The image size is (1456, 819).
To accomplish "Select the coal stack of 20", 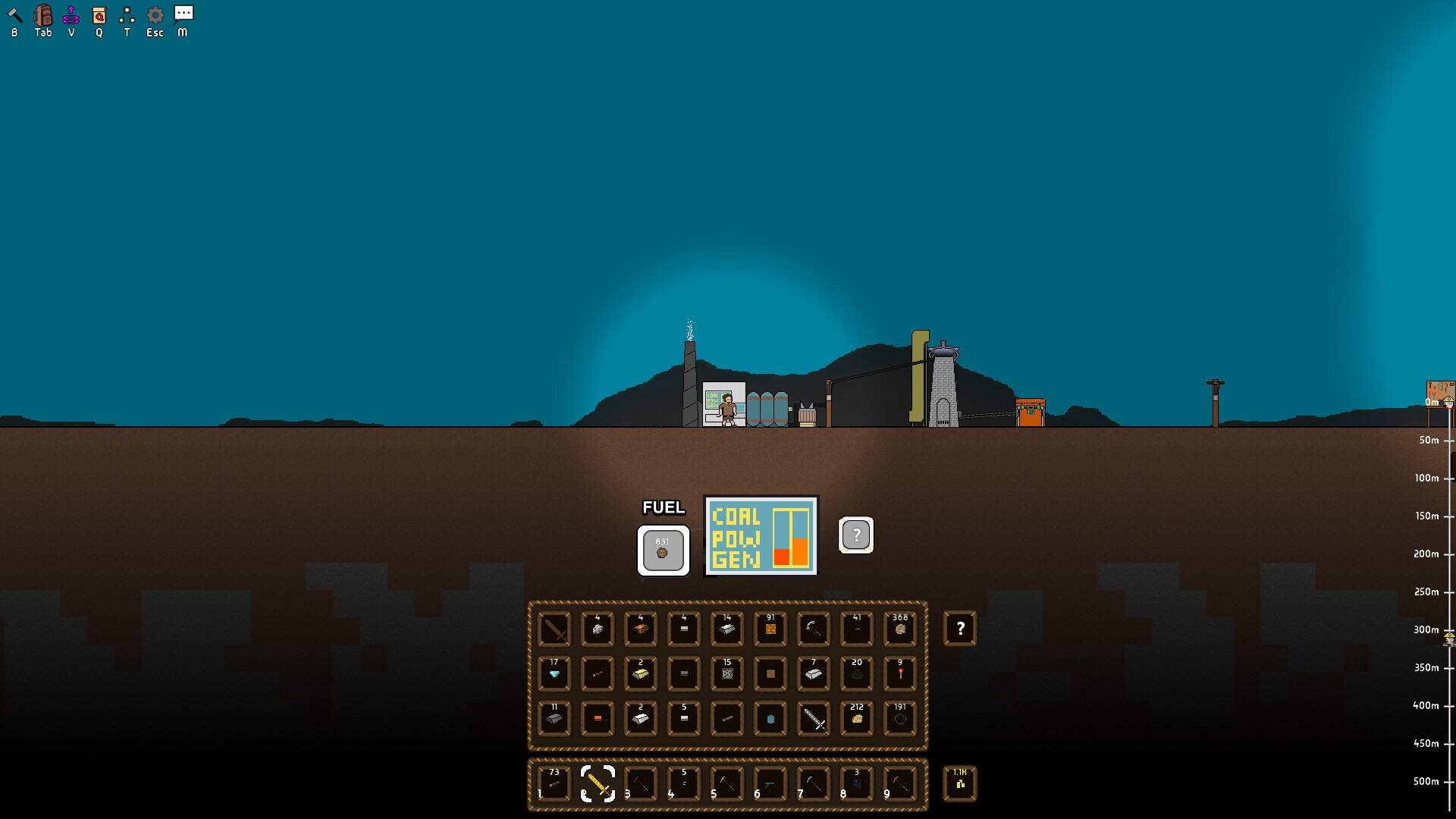I will pos(857,673).
